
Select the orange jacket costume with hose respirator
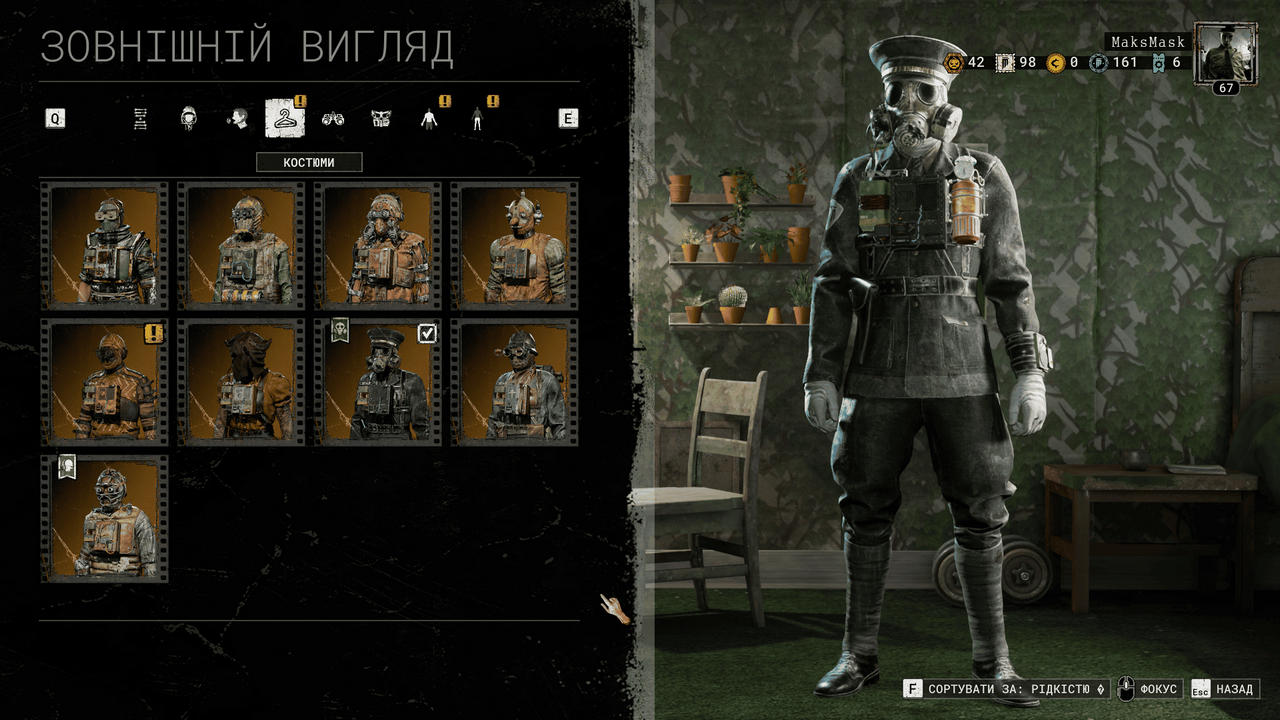click(378, 245)
